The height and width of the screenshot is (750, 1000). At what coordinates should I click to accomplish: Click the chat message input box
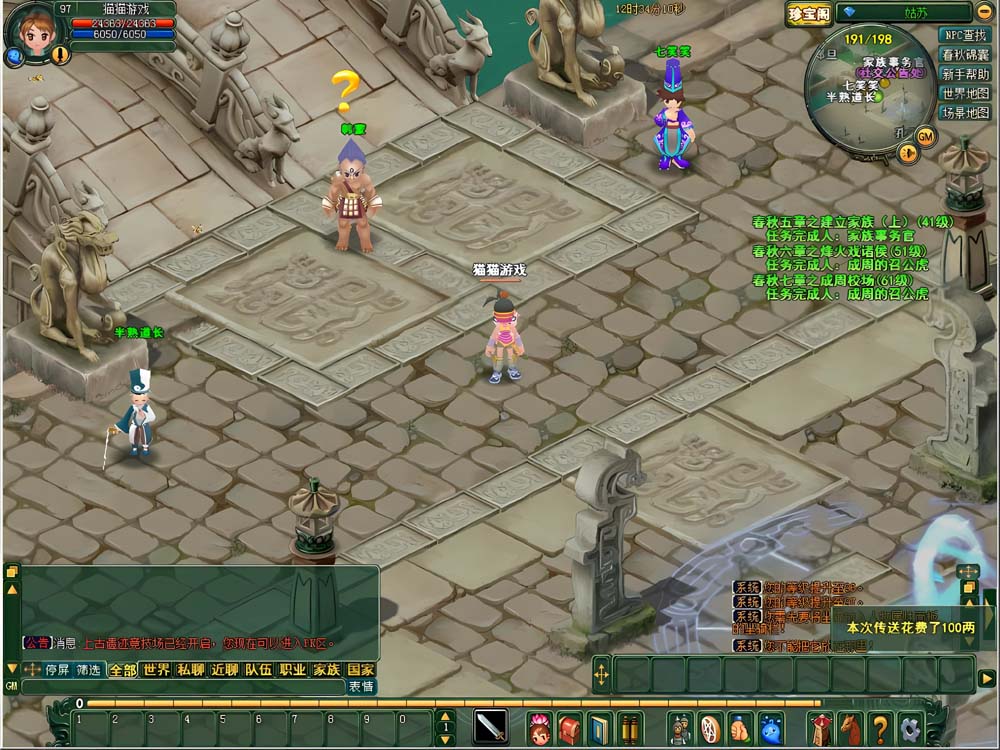pyautogui.click(x=180, y=687)
